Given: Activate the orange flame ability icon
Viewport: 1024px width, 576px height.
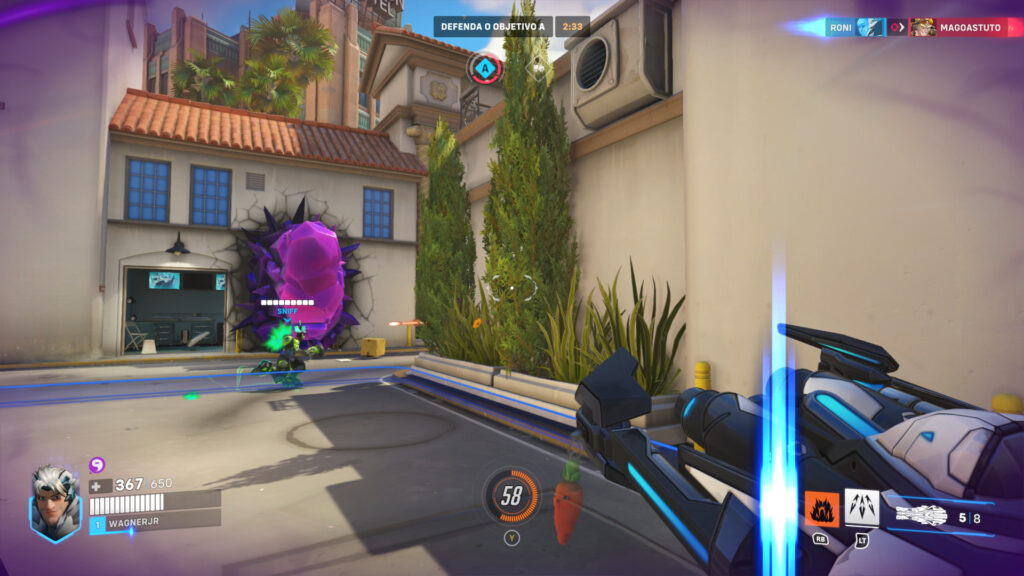Looking at the screenshot, I should click(822, 509).
